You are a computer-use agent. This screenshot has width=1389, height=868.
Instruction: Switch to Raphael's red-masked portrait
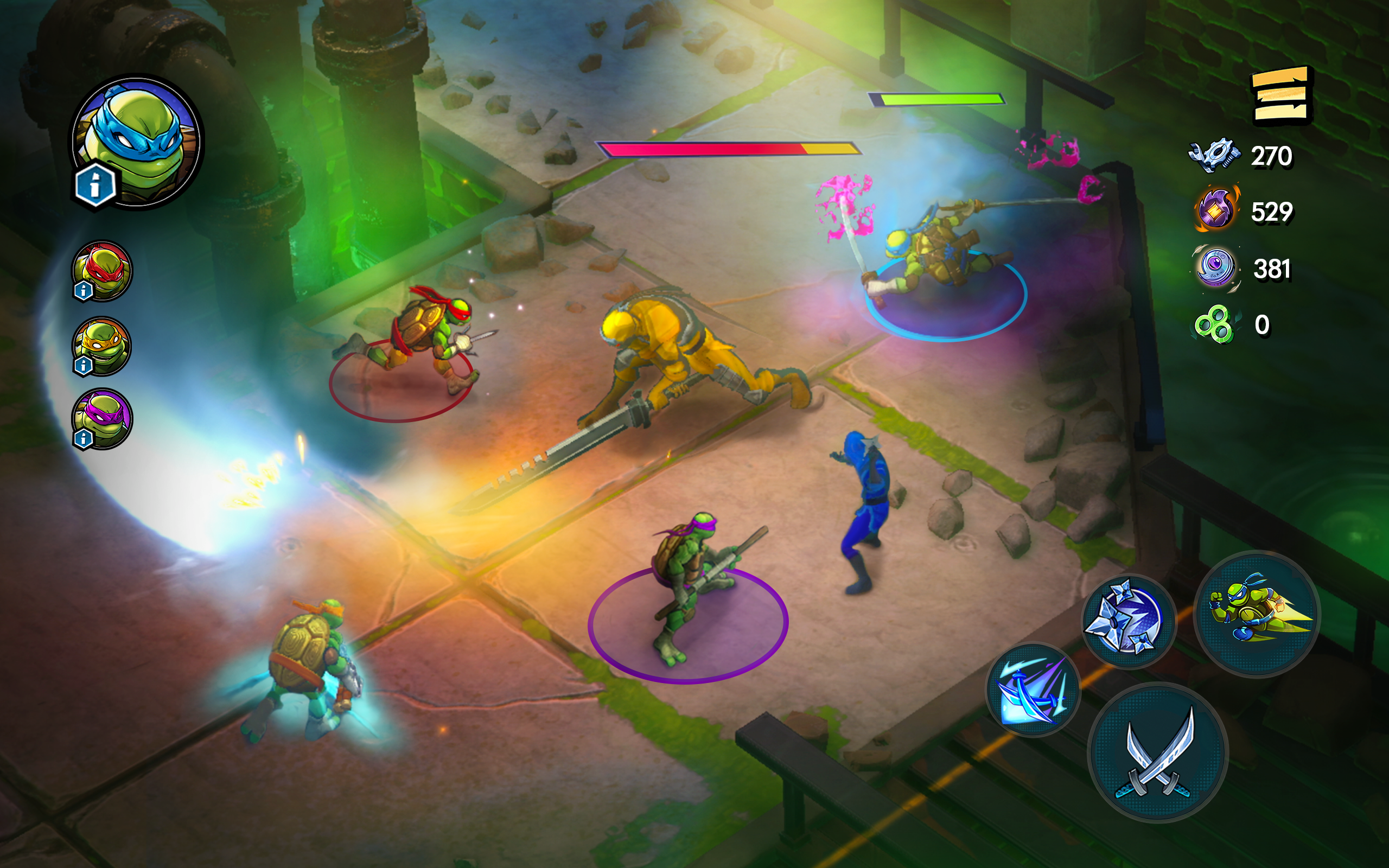tap(103, 270)
